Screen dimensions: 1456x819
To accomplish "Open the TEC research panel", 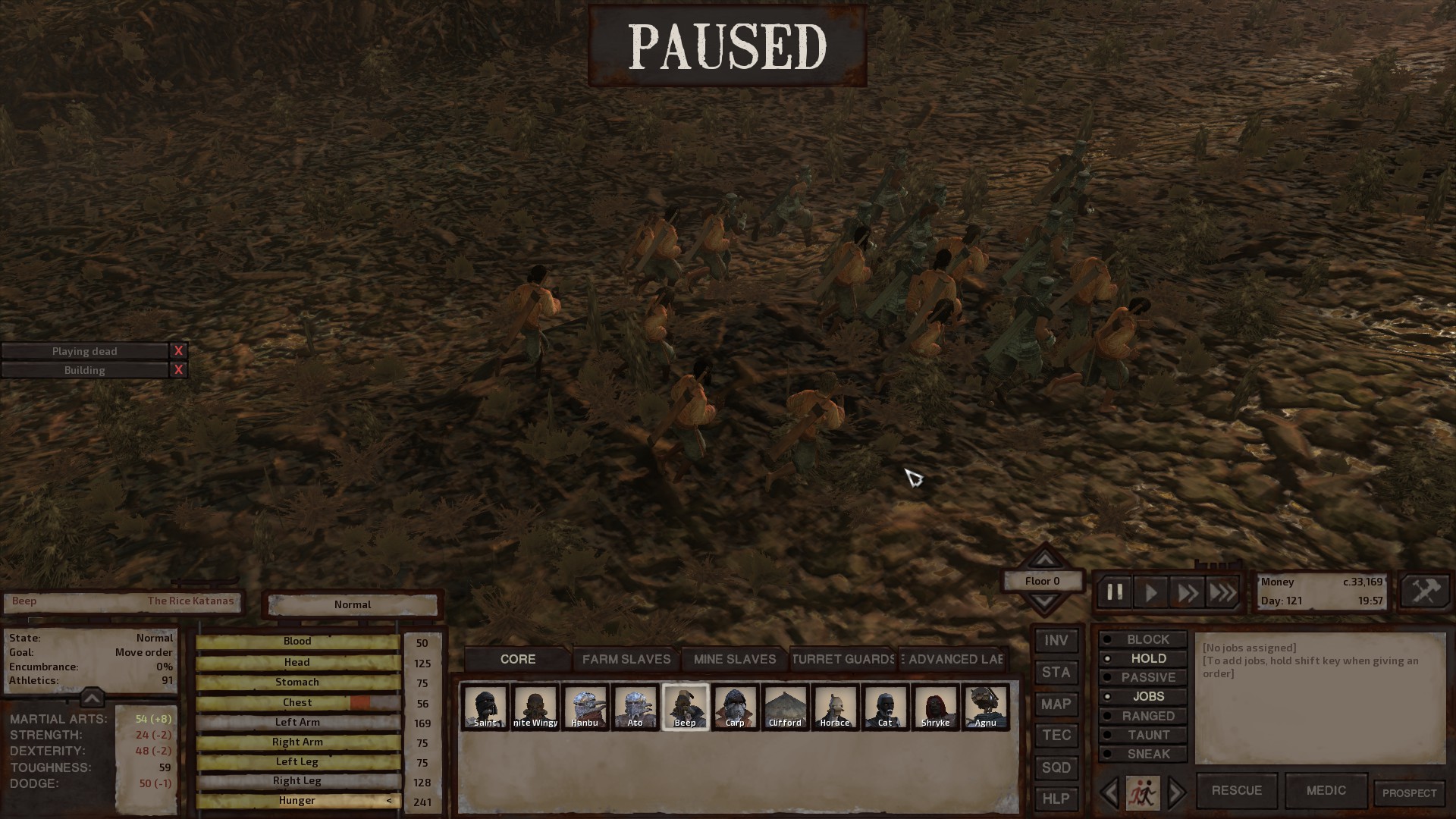I will click(x=1056, y=735).
